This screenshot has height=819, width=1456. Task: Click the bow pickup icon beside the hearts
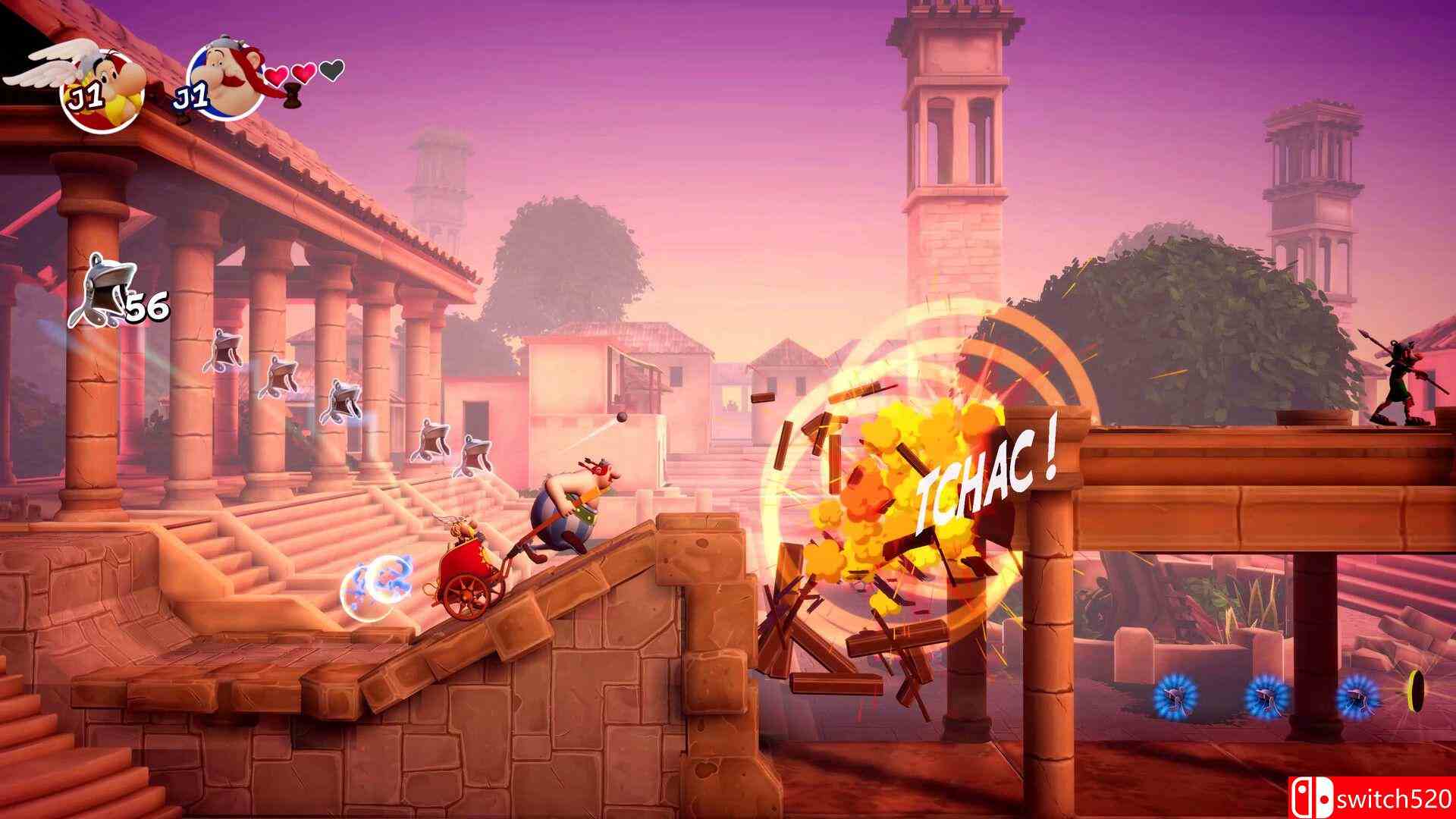293,97
